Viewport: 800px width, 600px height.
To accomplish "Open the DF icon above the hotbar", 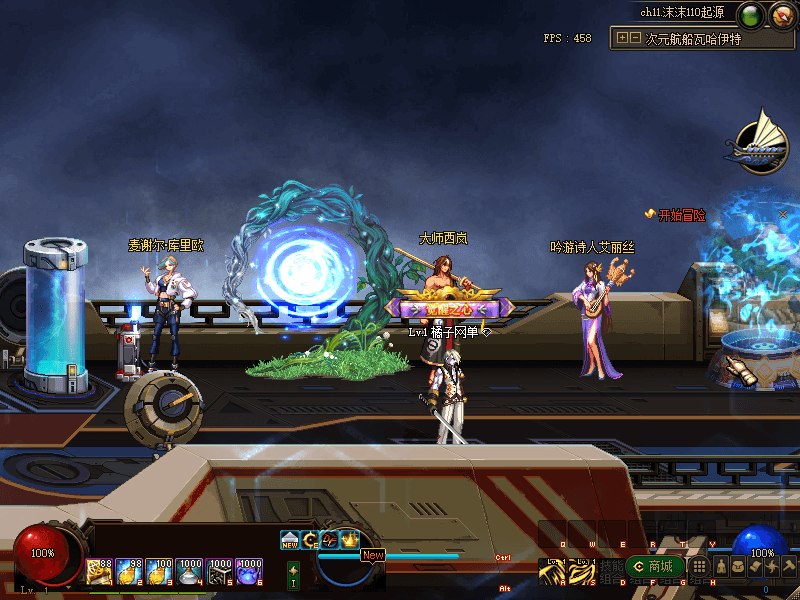I will click(x=330, y=539).
